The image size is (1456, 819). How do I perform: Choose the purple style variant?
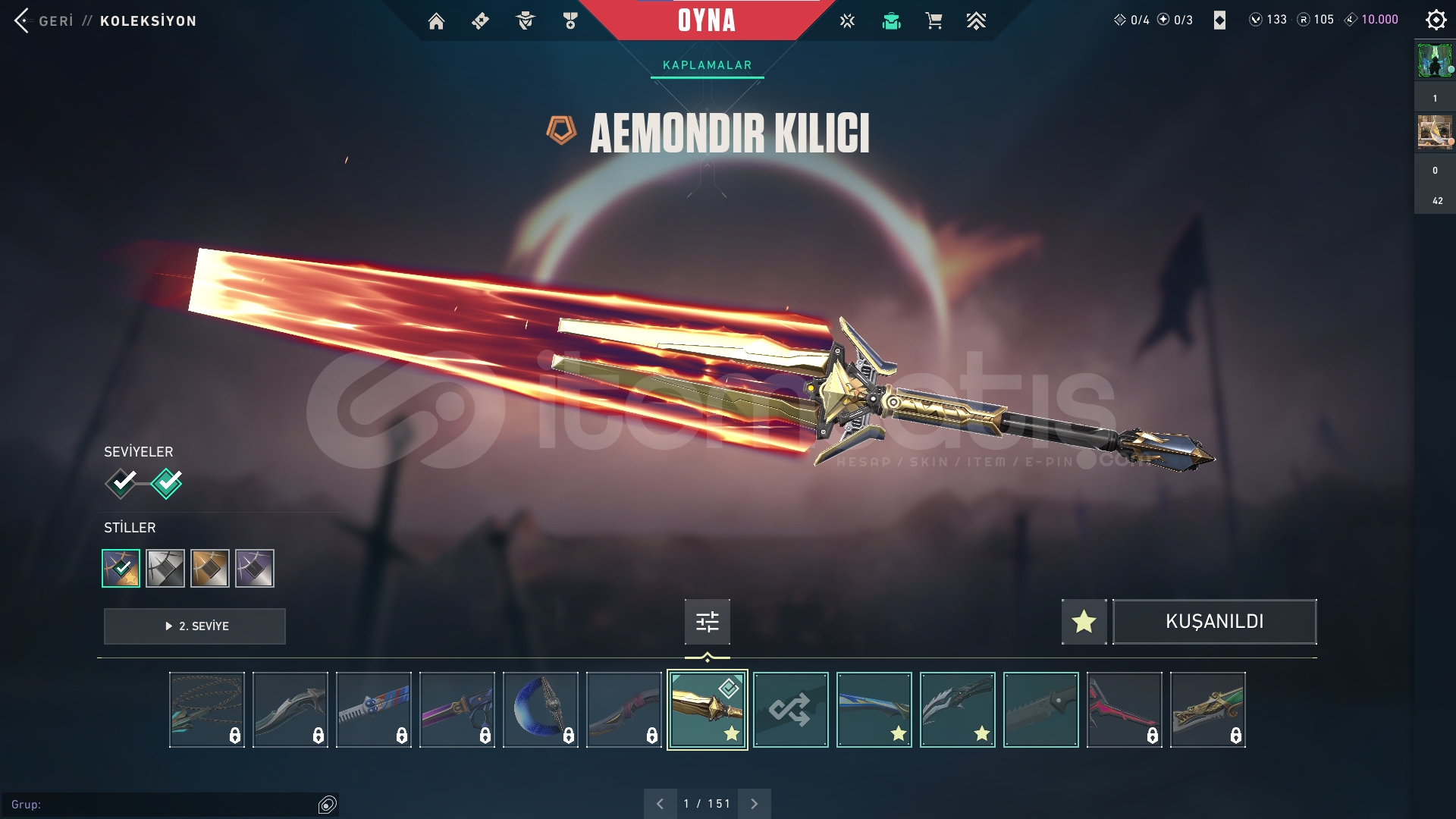click(255, 568)
